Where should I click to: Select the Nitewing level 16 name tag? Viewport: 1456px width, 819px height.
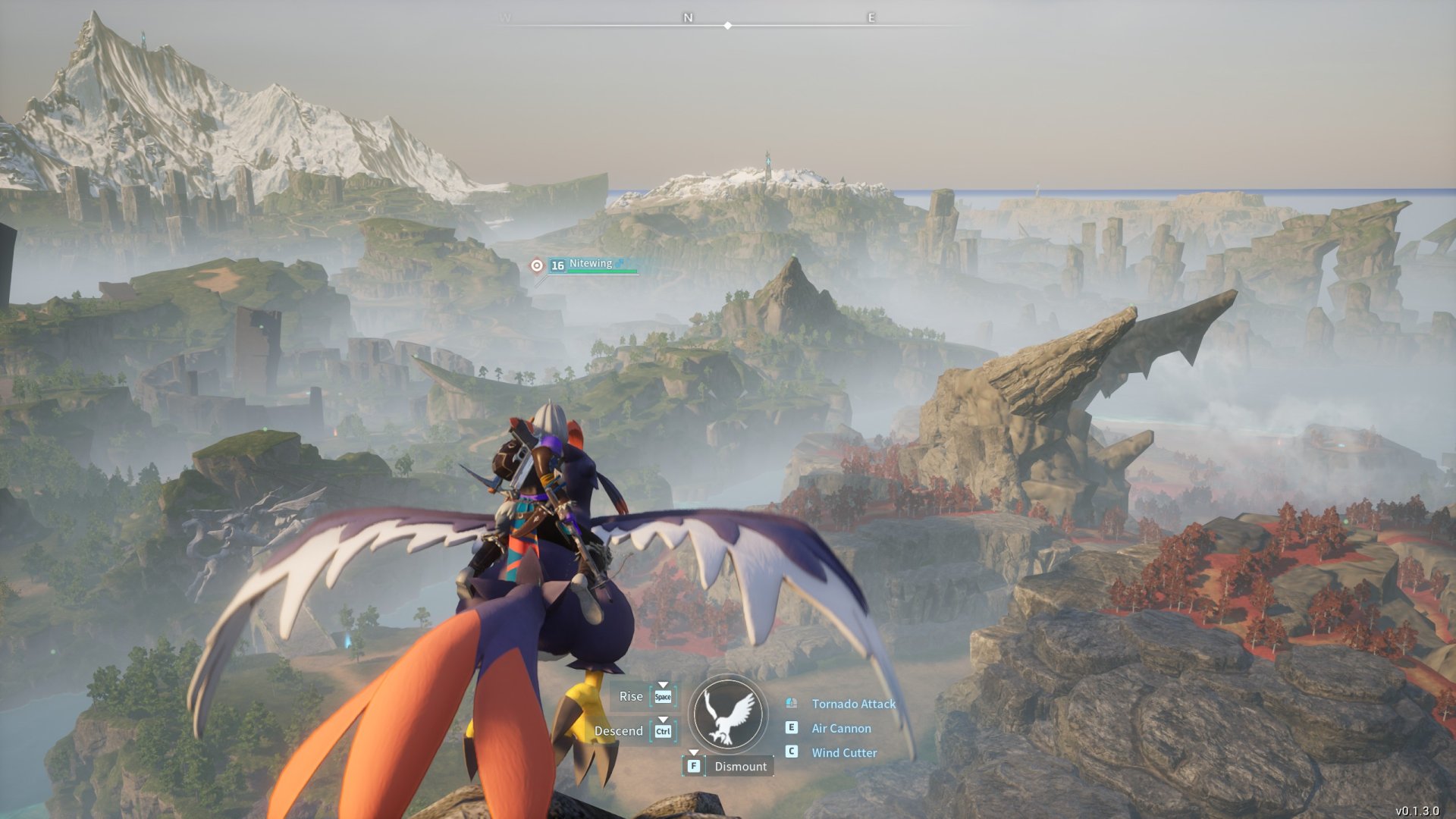tap(591, 265)
